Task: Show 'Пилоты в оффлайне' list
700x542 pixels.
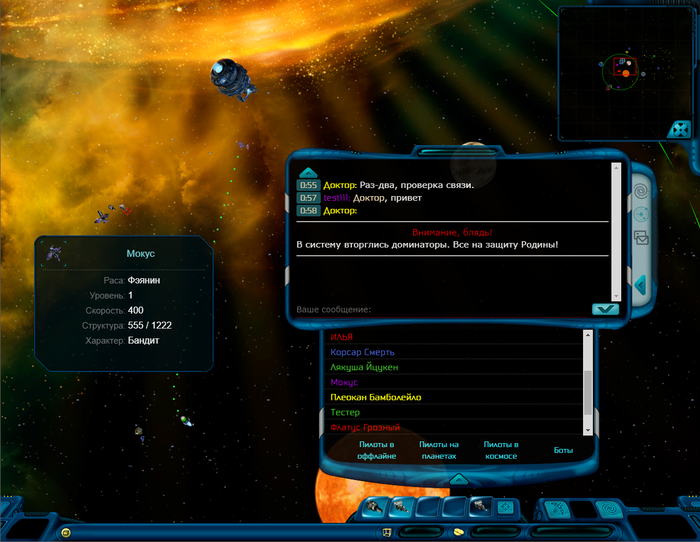Action: (376, 450)
